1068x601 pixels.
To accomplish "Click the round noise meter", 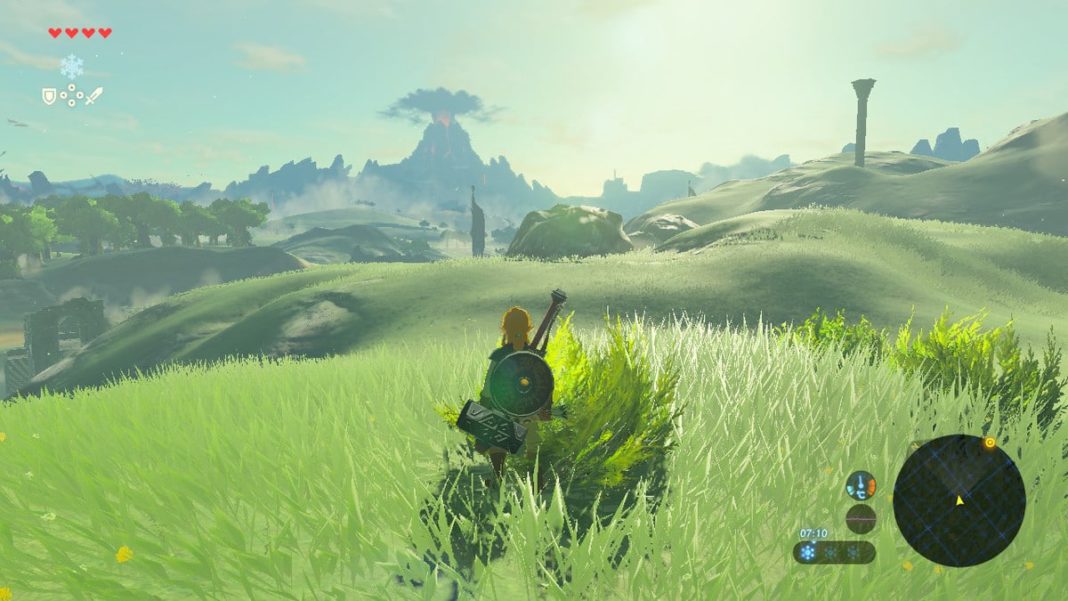I will (860, 518).
